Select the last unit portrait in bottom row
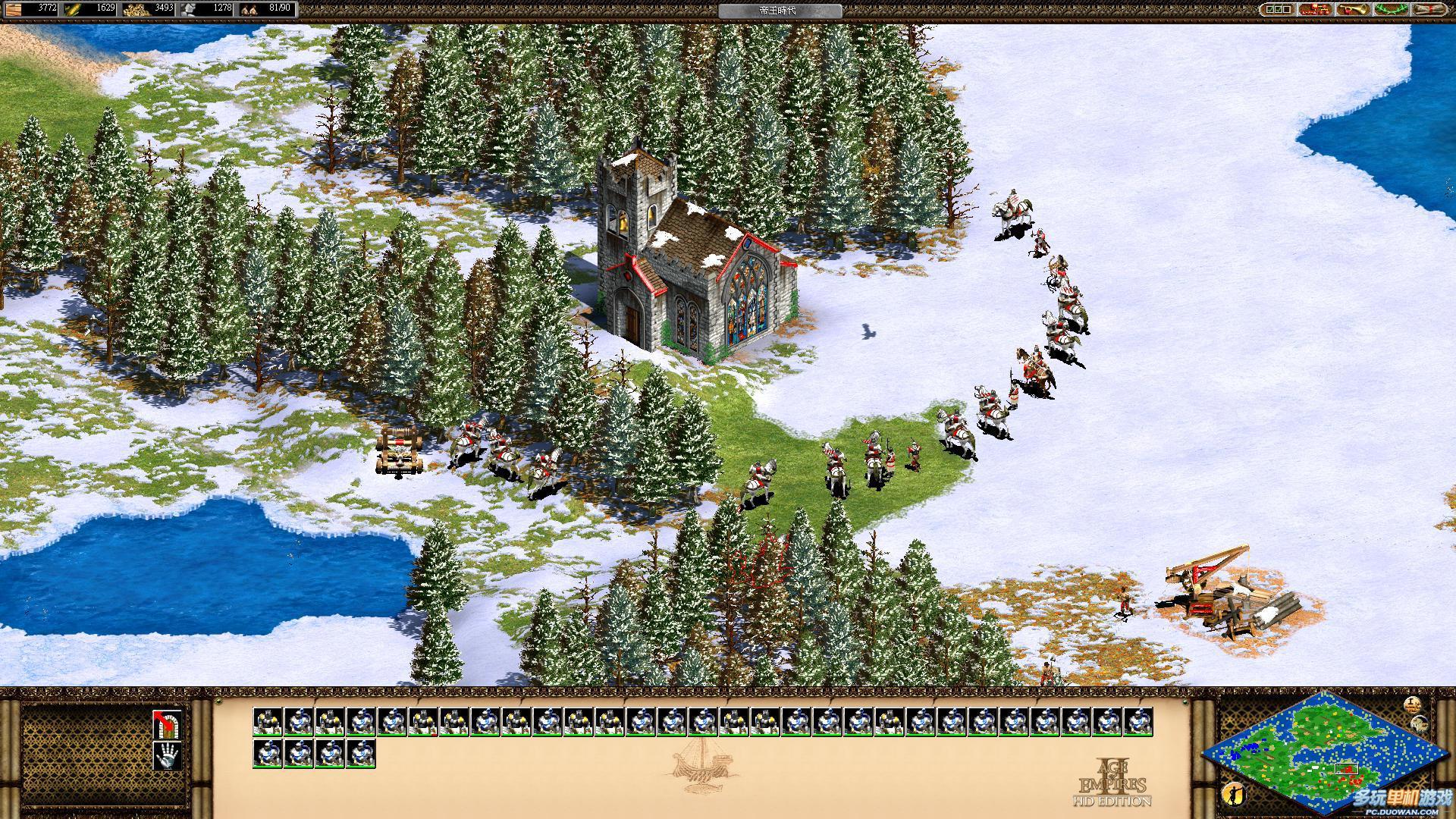1456x819 pixels. click(x=361, y=754)
